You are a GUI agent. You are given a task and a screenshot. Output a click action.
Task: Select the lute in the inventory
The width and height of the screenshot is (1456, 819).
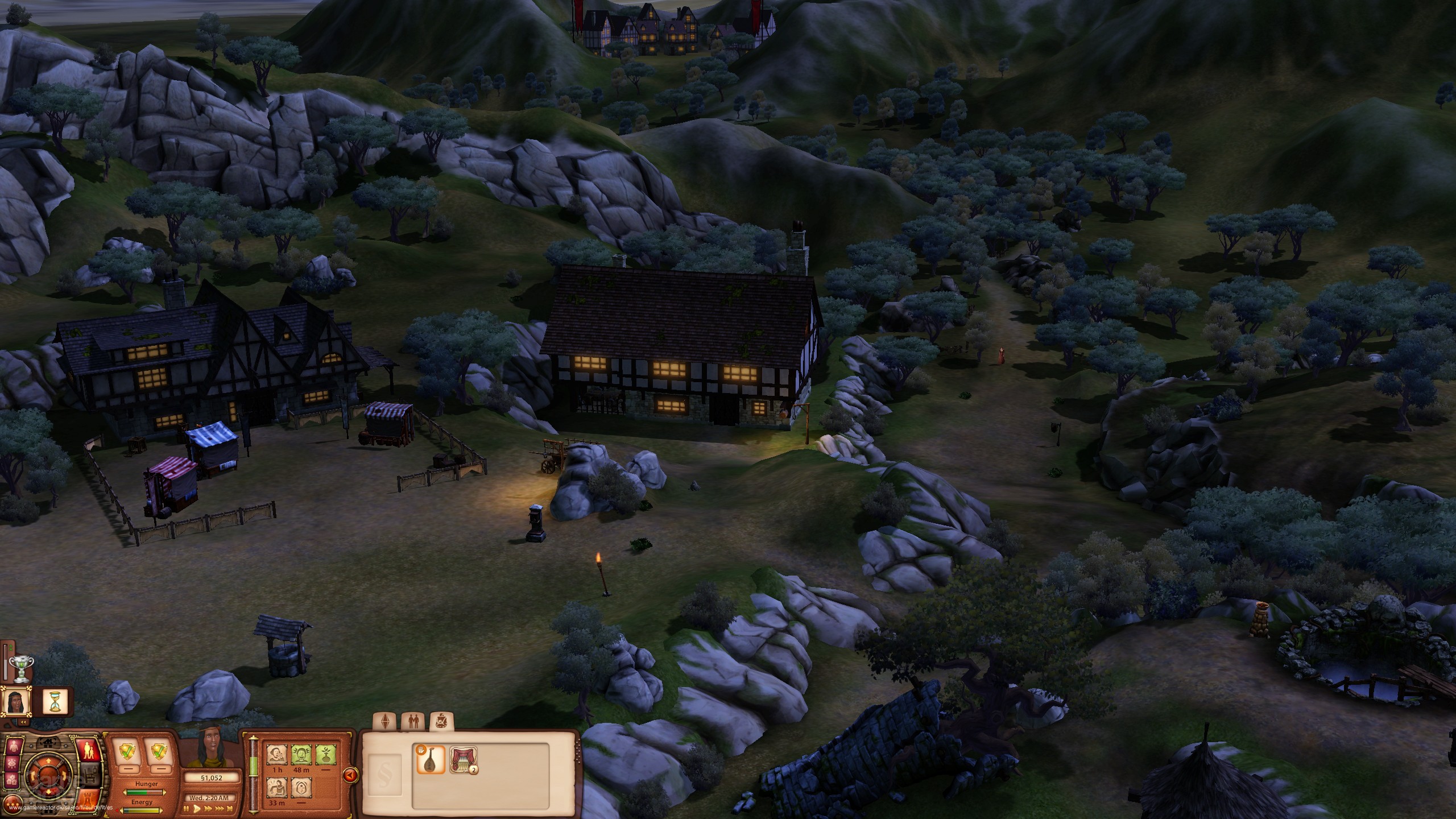pyautogui.click(x=431, y=761)
